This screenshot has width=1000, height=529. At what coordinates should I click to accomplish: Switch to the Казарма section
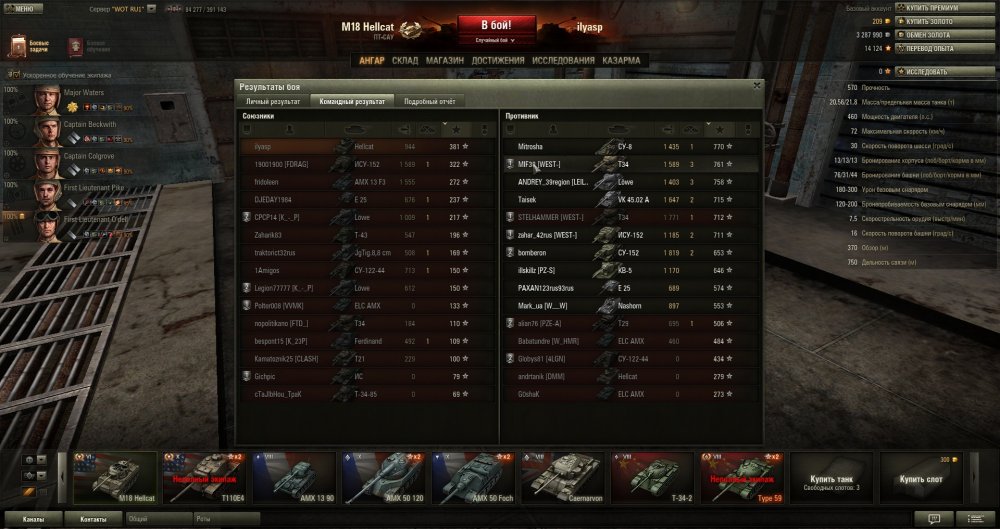point(621,60)
